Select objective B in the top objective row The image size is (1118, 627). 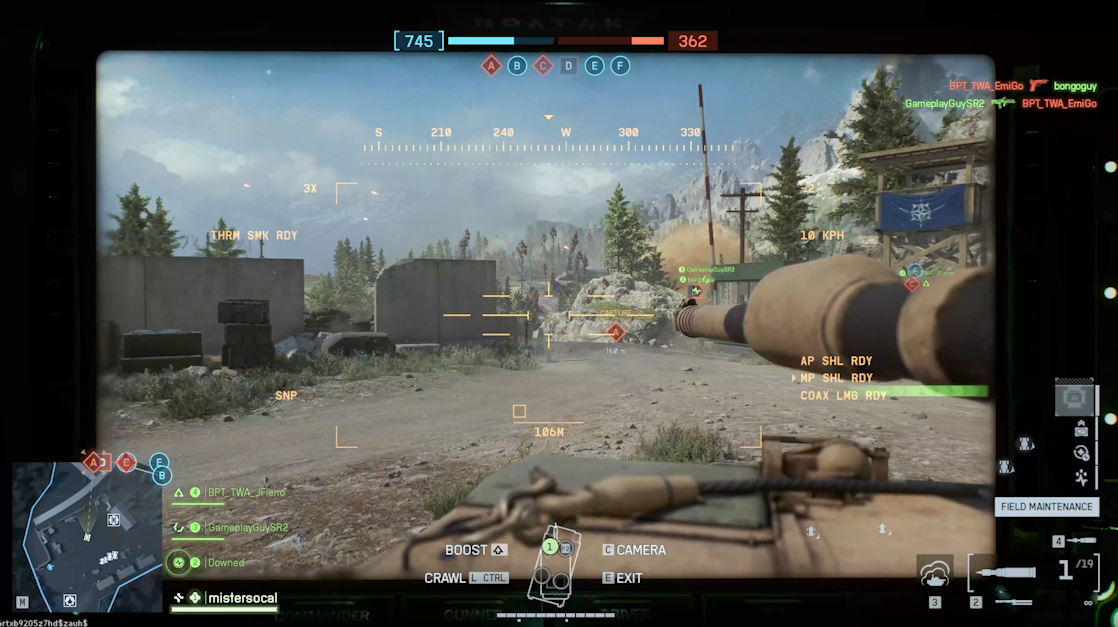click(x=517, y=66)
